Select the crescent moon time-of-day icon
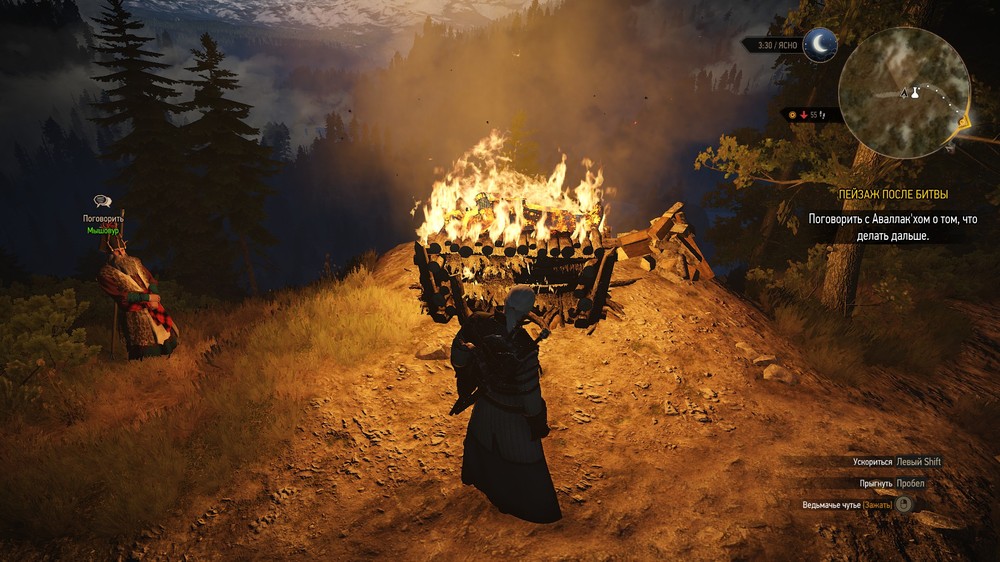 pos(820,44)
